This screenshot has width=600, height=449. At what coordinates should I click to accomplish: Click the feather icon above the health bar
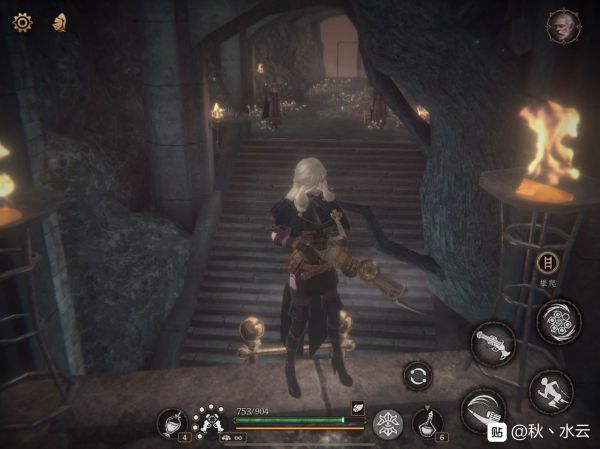(357, 407)
